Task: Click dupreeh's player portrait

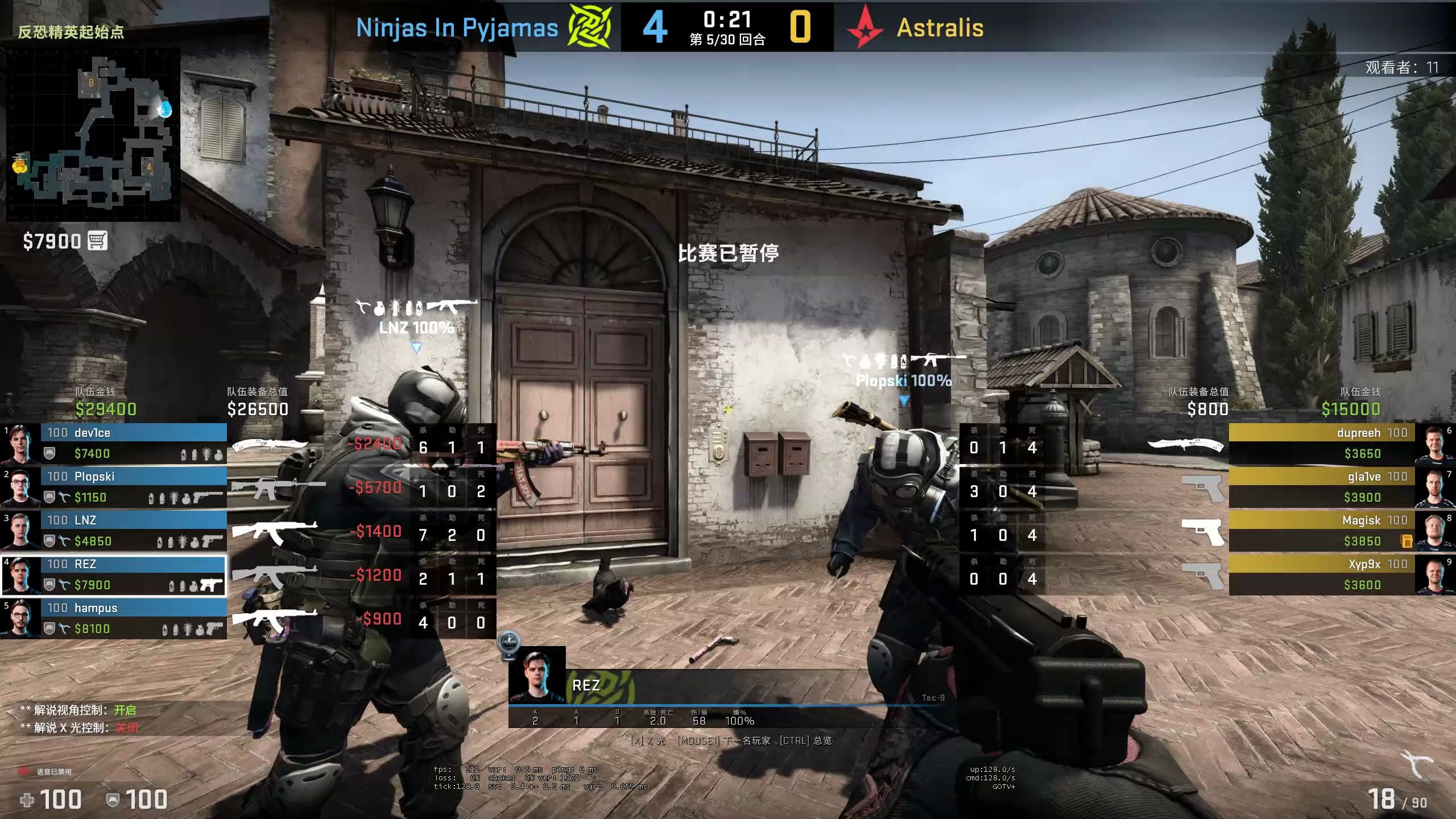Action: (x=1434, y=442)
